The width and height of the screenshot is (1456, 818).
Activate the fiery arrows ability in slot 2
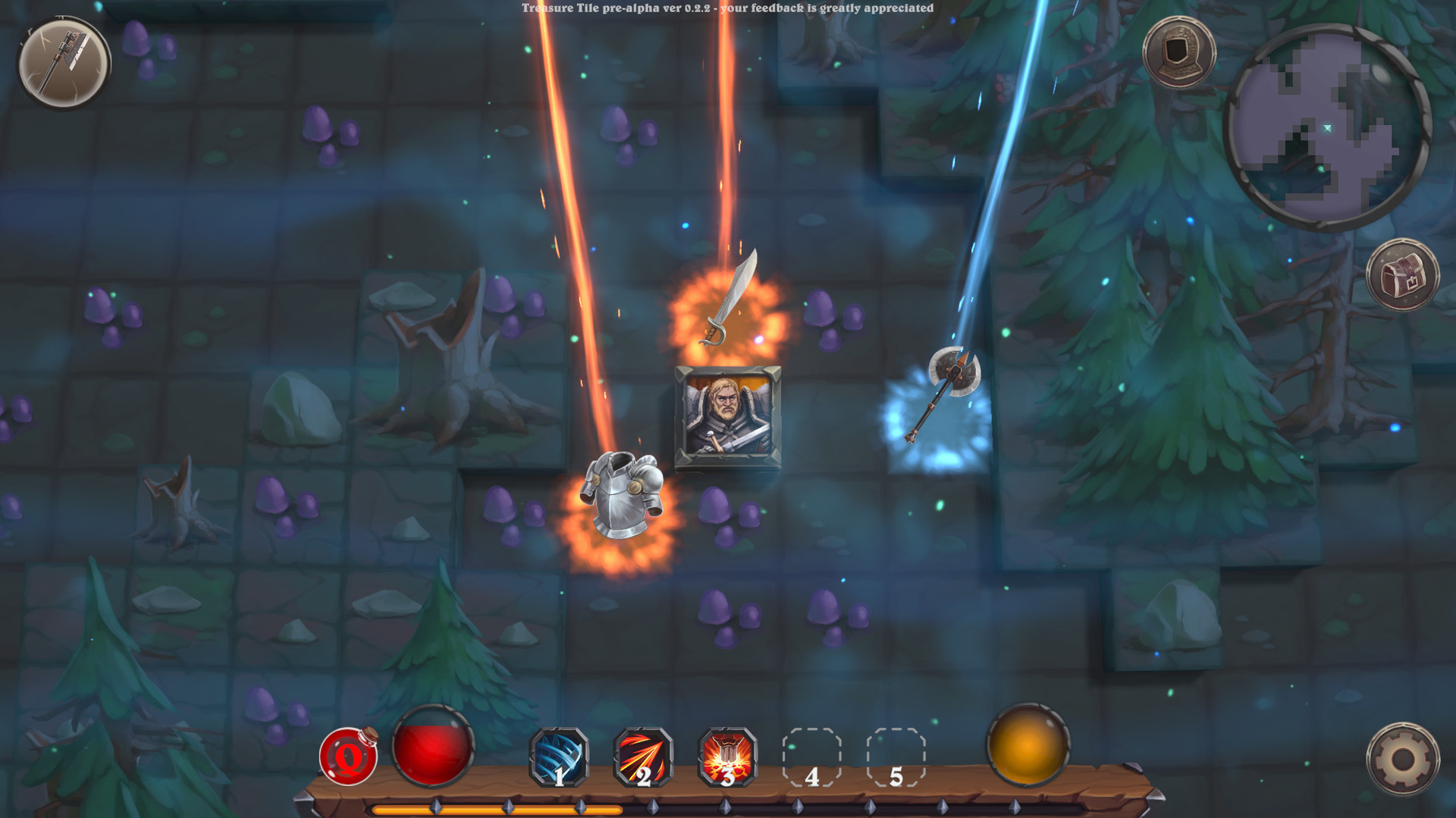pyautogui.click(x=642, y=757)
